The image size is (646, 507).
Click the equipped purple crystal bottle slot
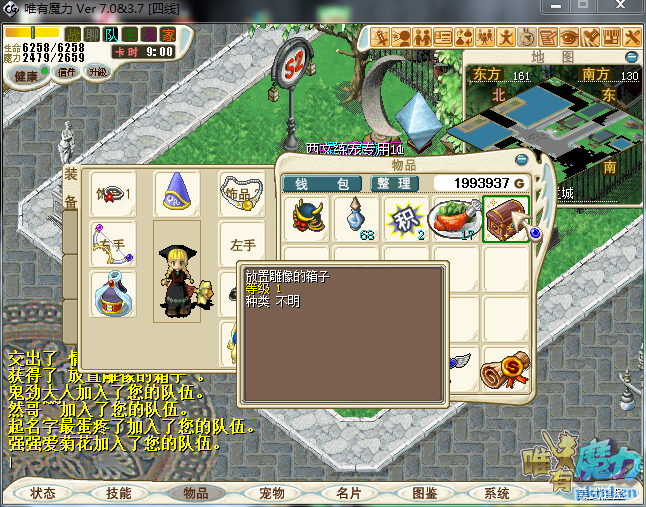click(113, 295)
